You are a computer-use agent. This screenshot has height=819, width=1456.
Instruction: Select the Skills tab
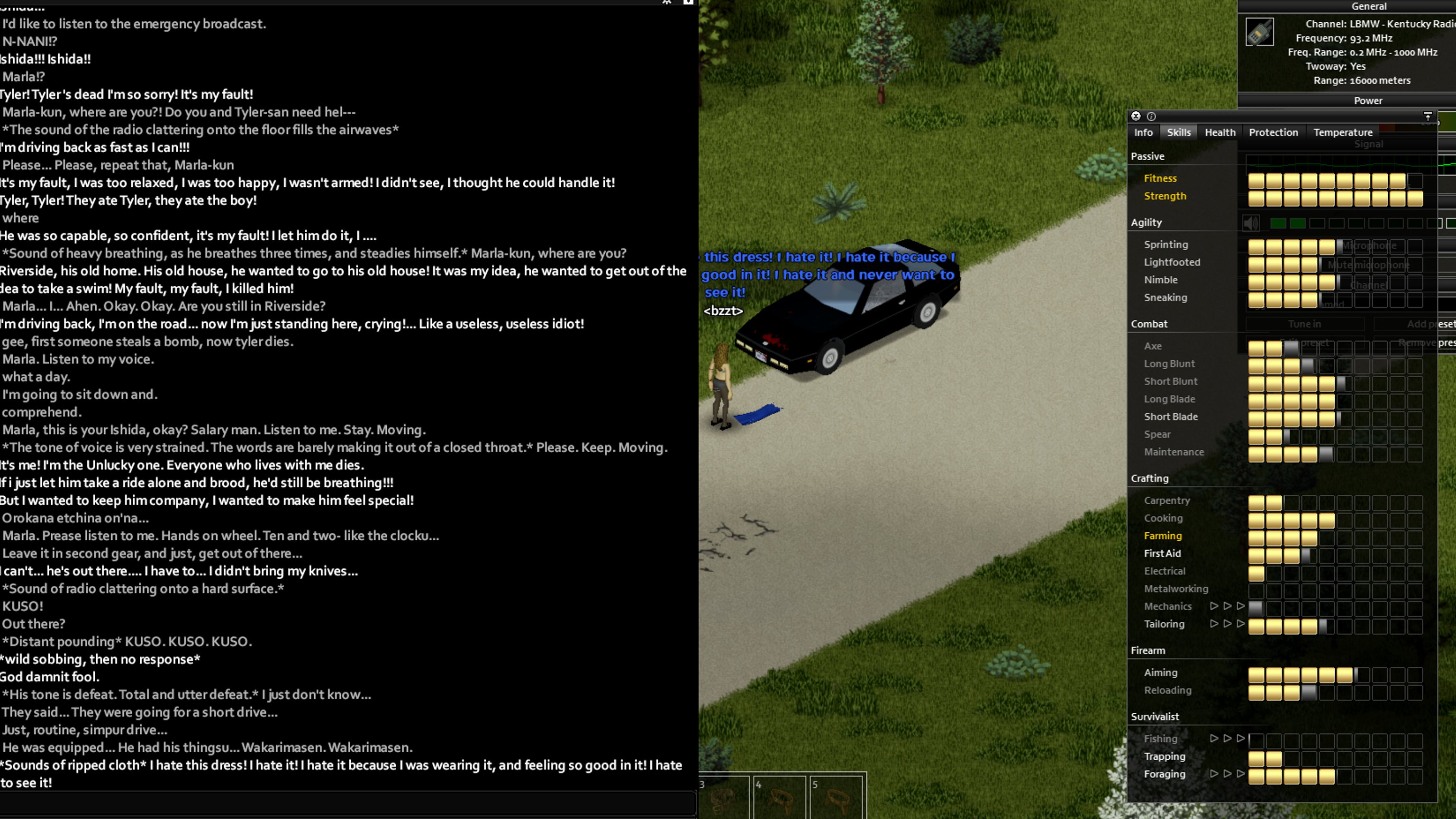tap(1178, 132)
